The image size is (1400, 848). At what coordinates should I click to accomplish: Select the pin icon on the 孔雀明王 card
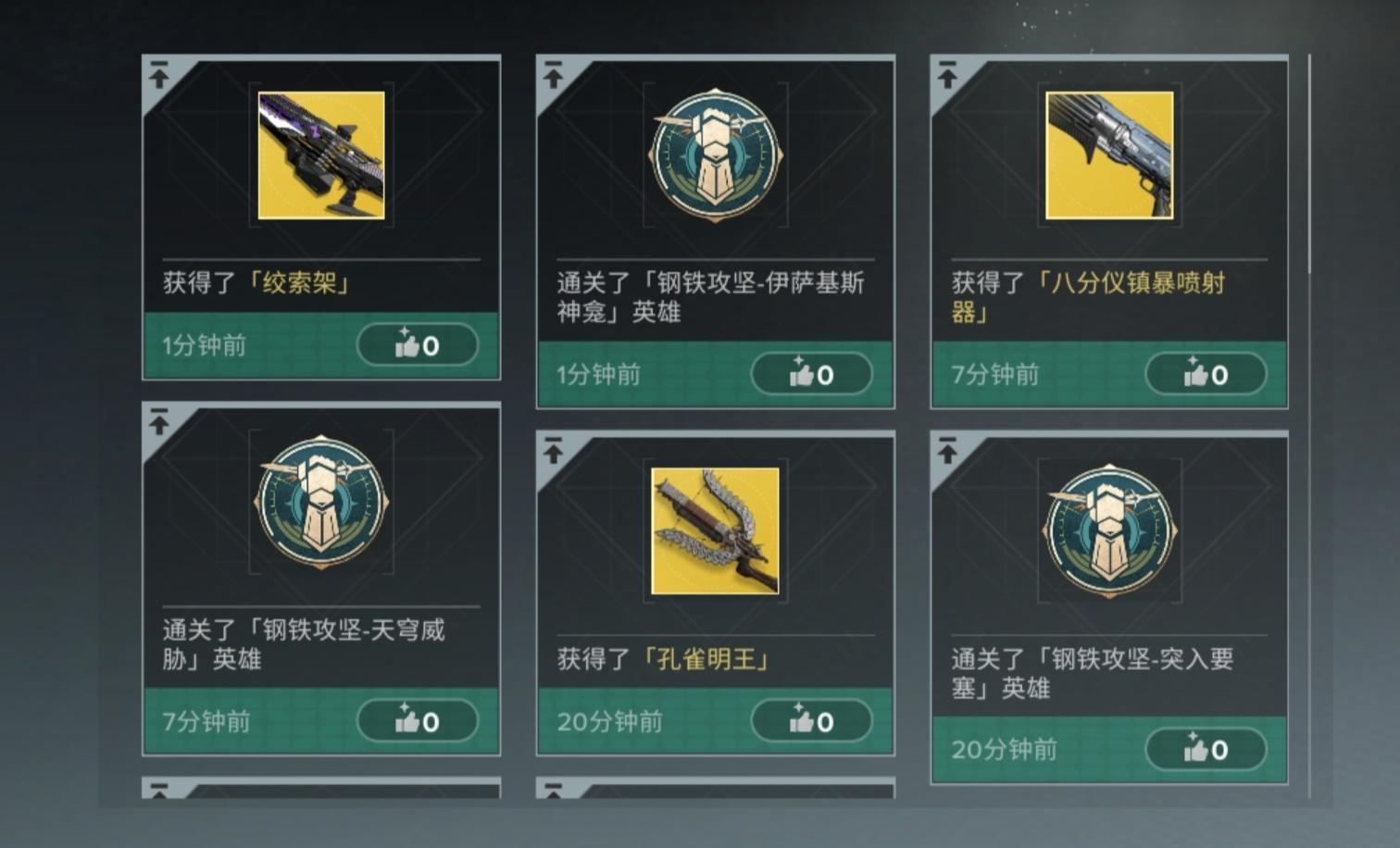click(x=554, y=451)
